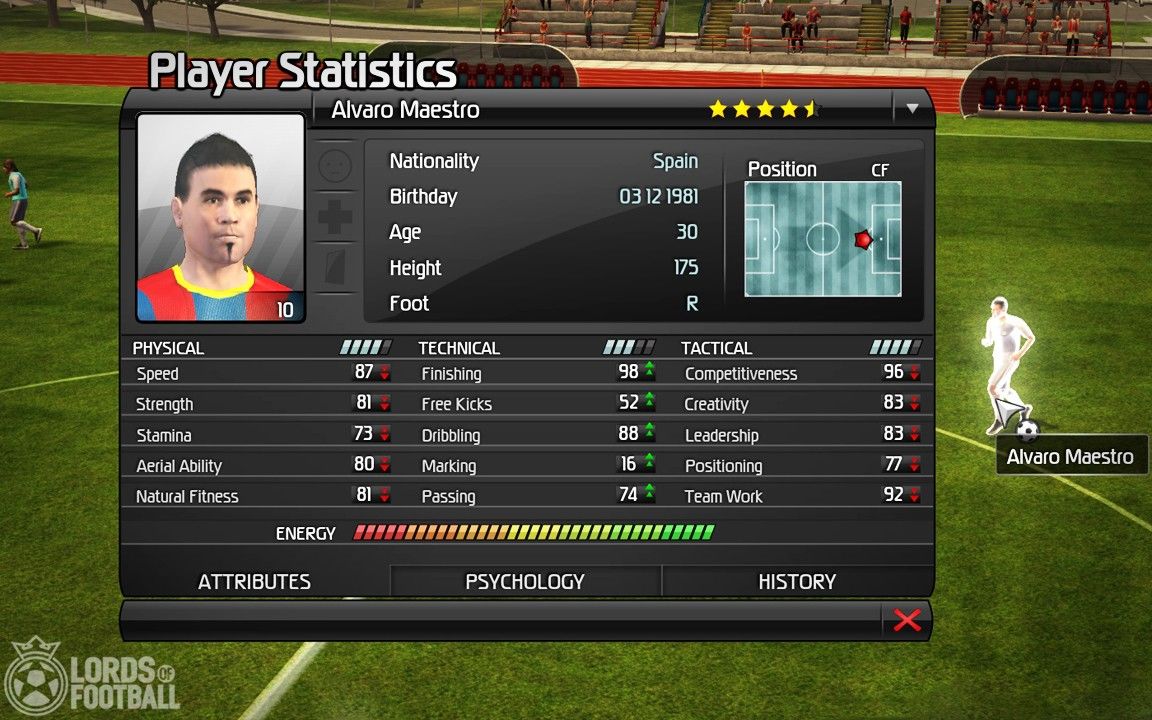The height and width of the screenshot is (720, 1152).
Task: Show the History tab
Action: (797, 582)
